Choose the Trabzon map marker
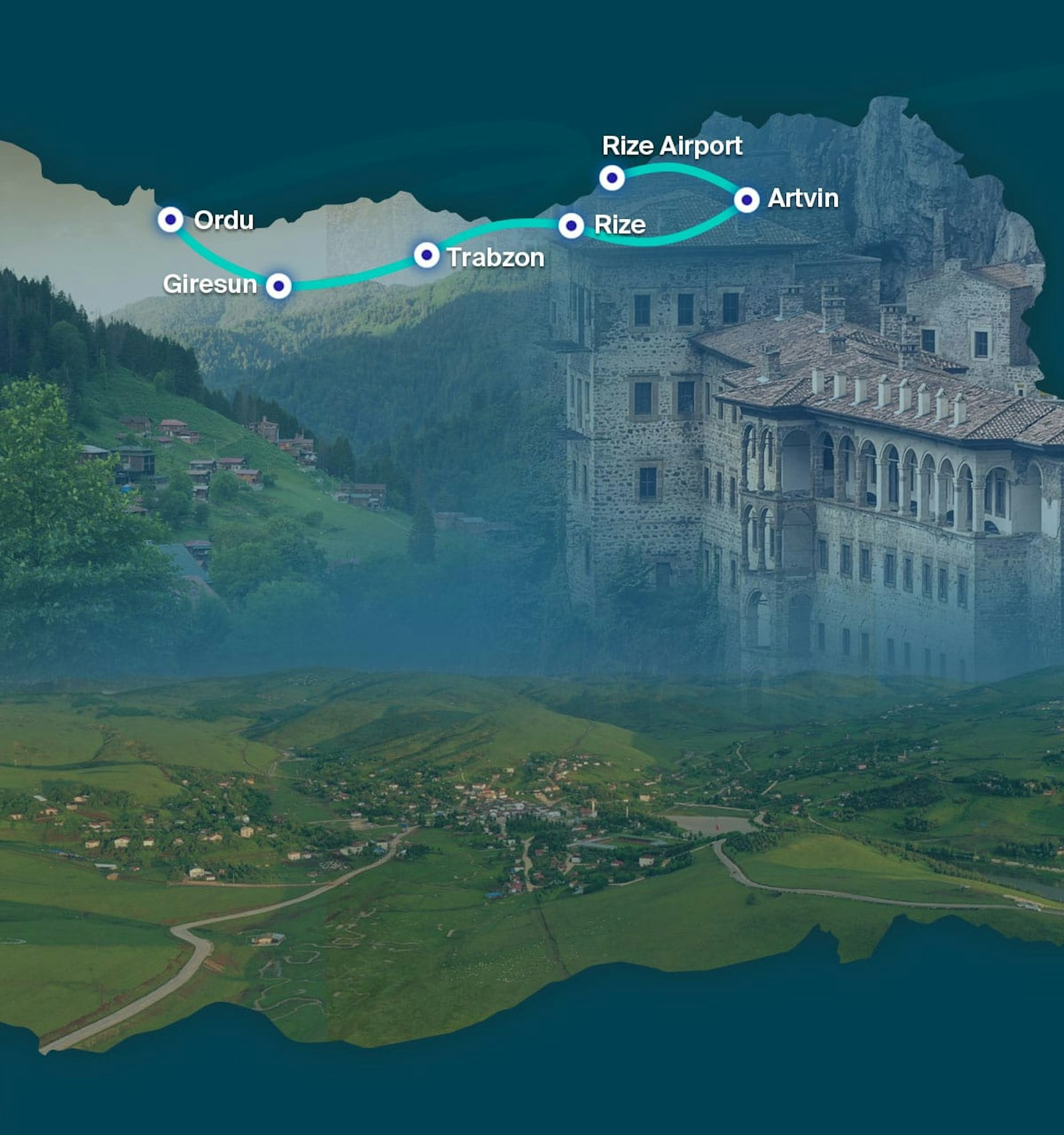The height and width of the screenshot is (1135, 1064). (x=426, y=255)
